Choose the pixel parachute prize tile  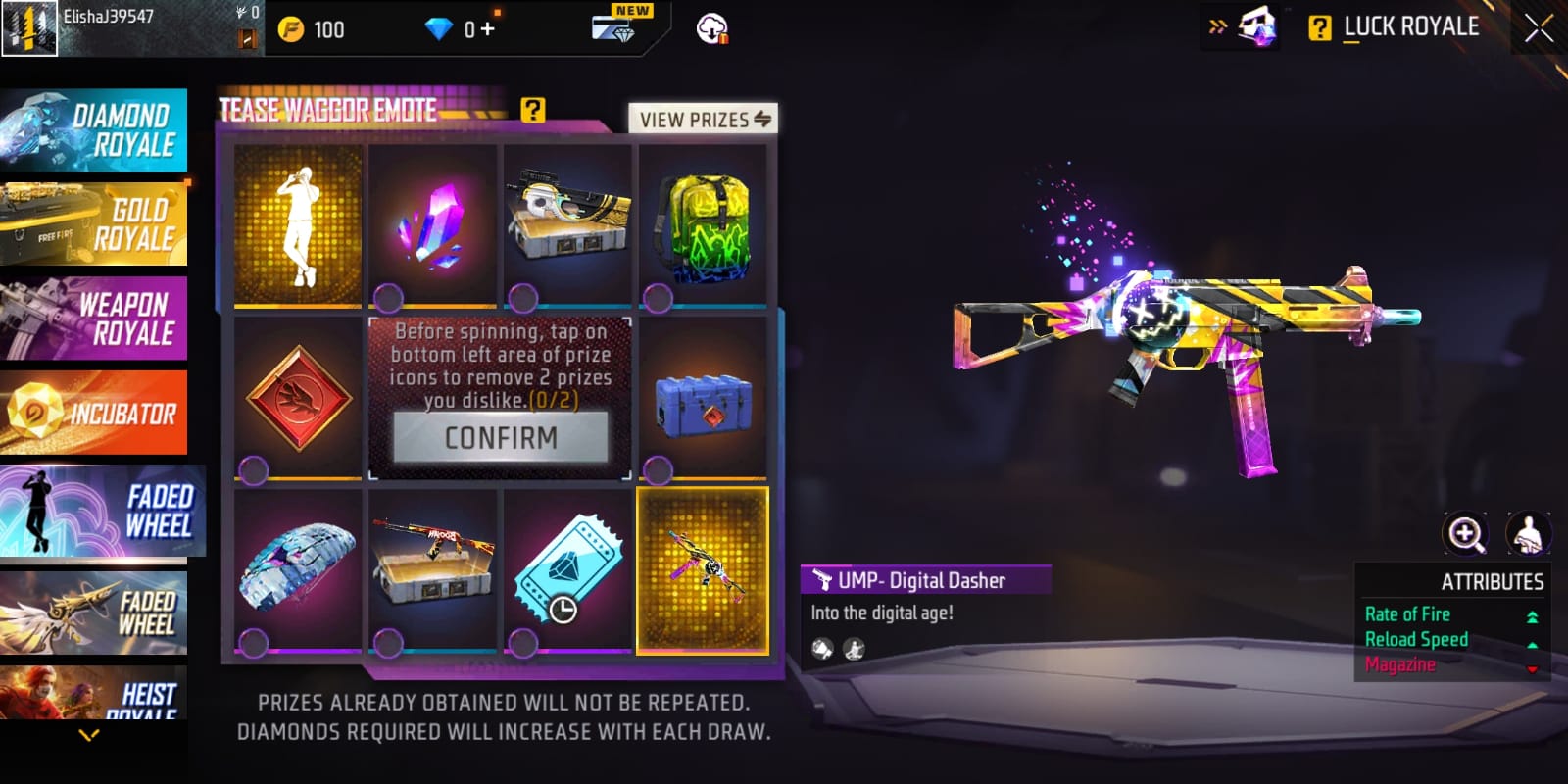pyautogui.click(x=298, y=570)
